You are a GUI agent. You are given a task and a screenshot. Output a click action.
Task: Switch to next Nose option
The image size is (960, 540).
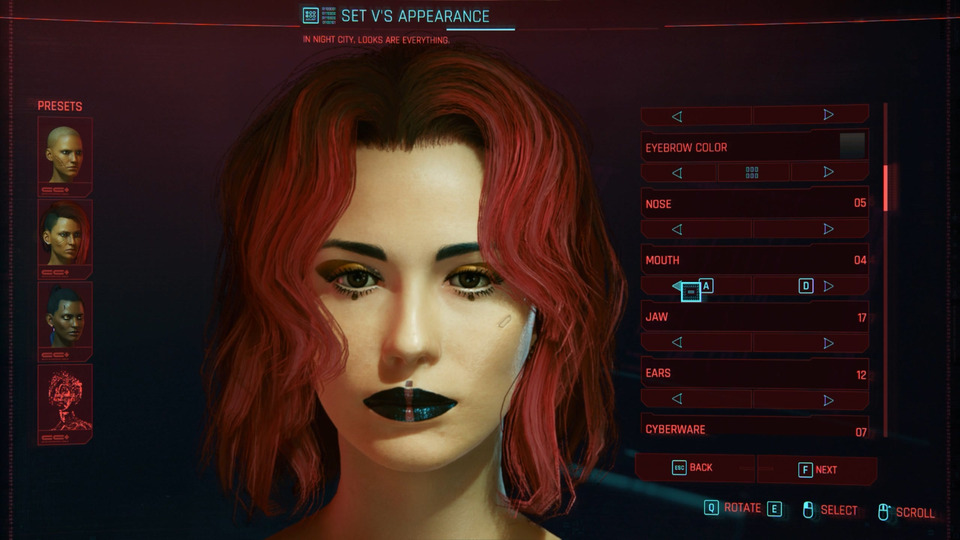[x=828, y=229]
